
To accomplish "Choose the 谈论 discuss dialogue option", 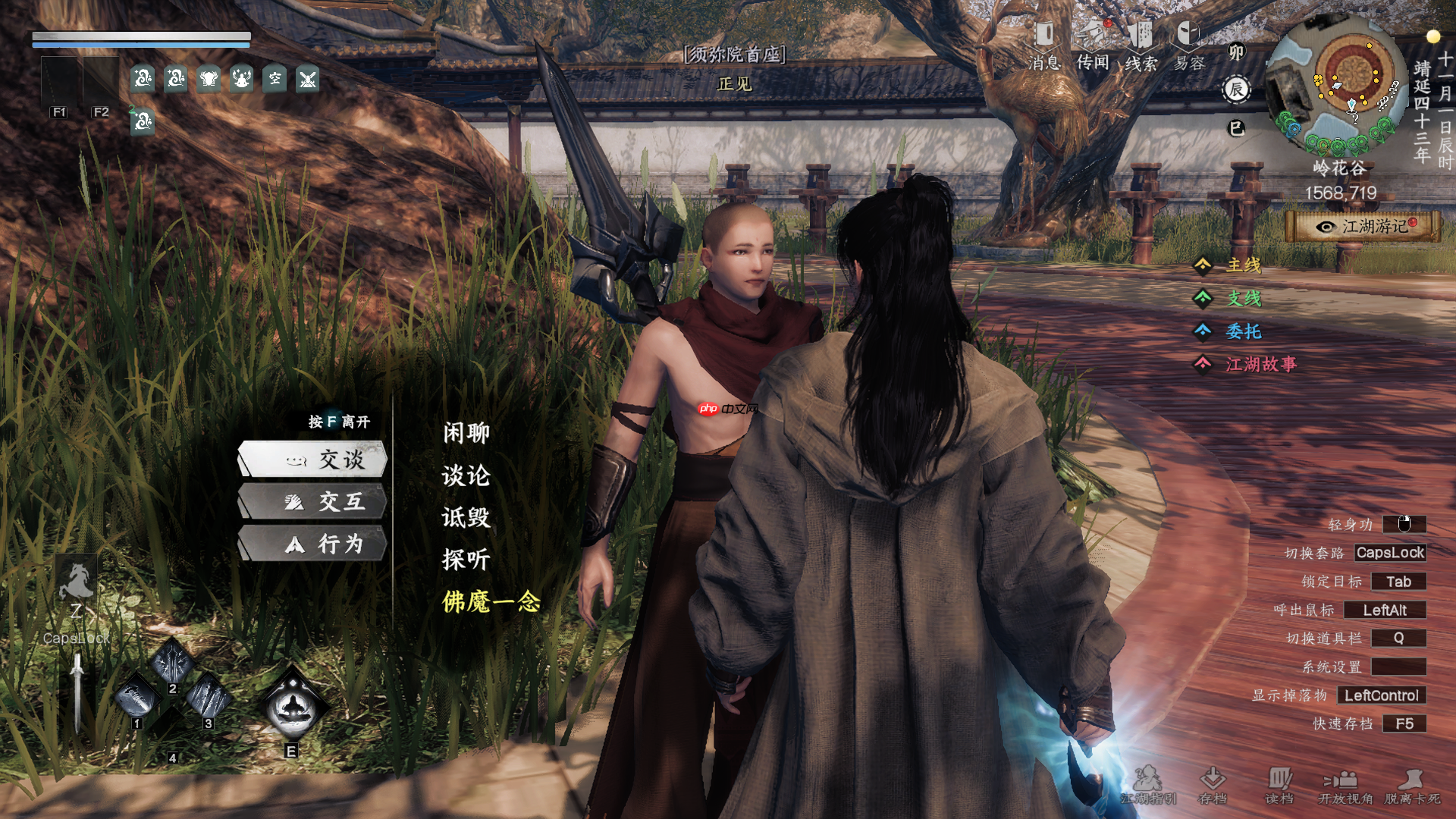I will [x=466, y=475].
